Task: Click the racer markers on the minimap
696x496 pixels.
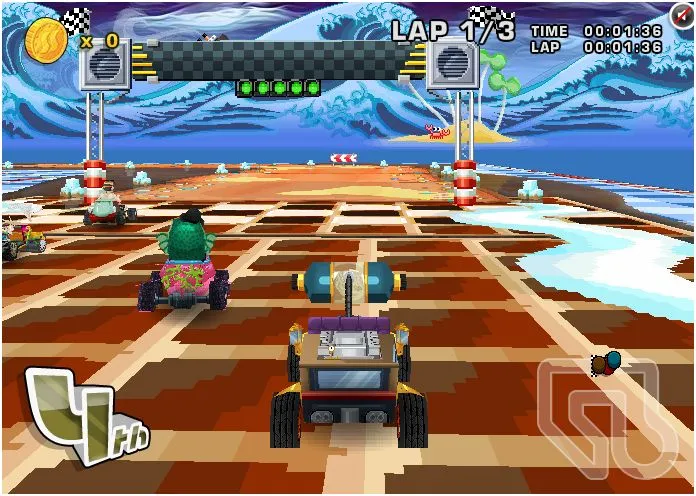Action: click(606, 360)
